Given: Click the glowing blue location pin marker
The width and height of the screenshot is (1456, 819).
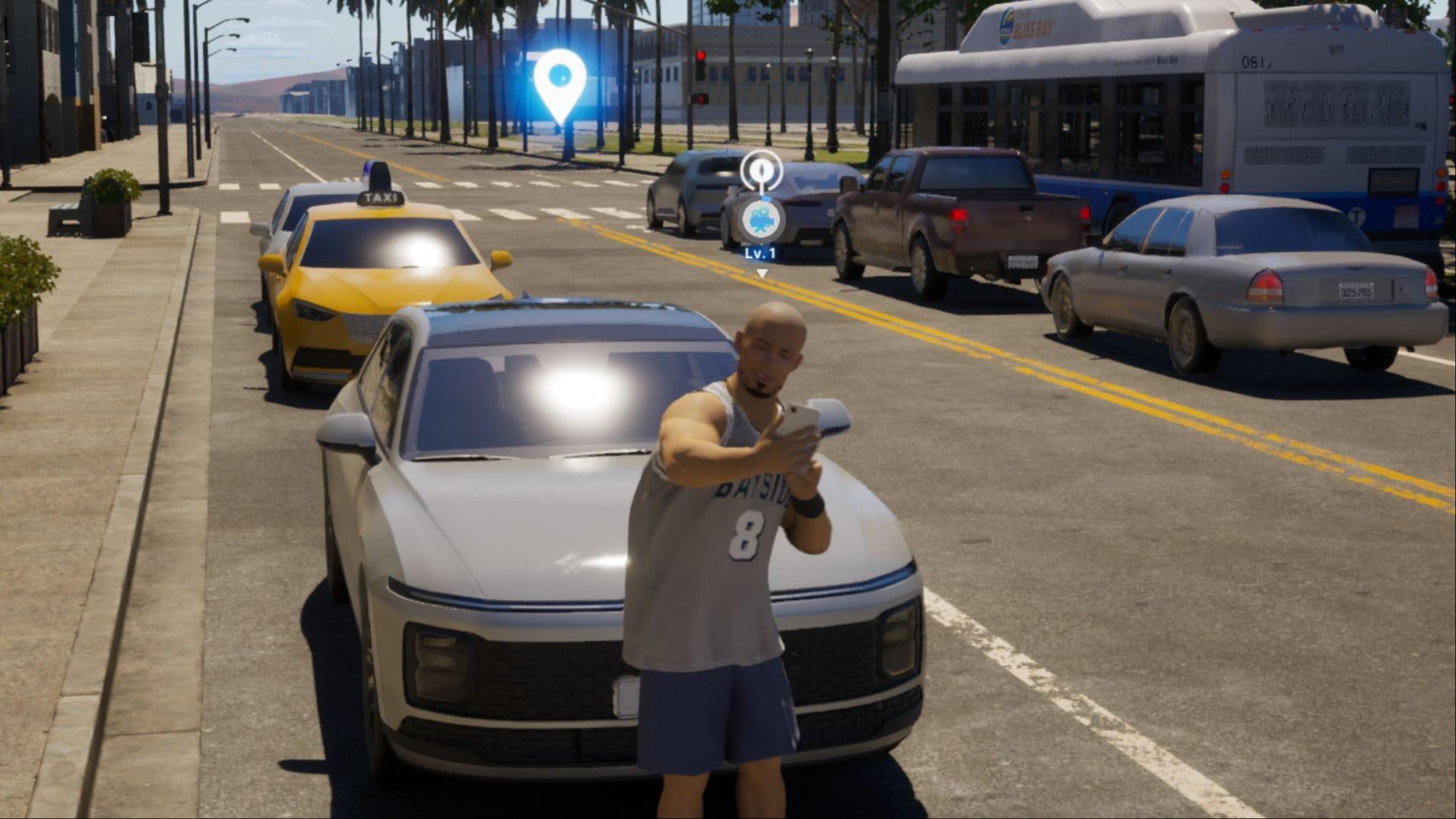Looking at the screenshot, I should click(560, 80).
